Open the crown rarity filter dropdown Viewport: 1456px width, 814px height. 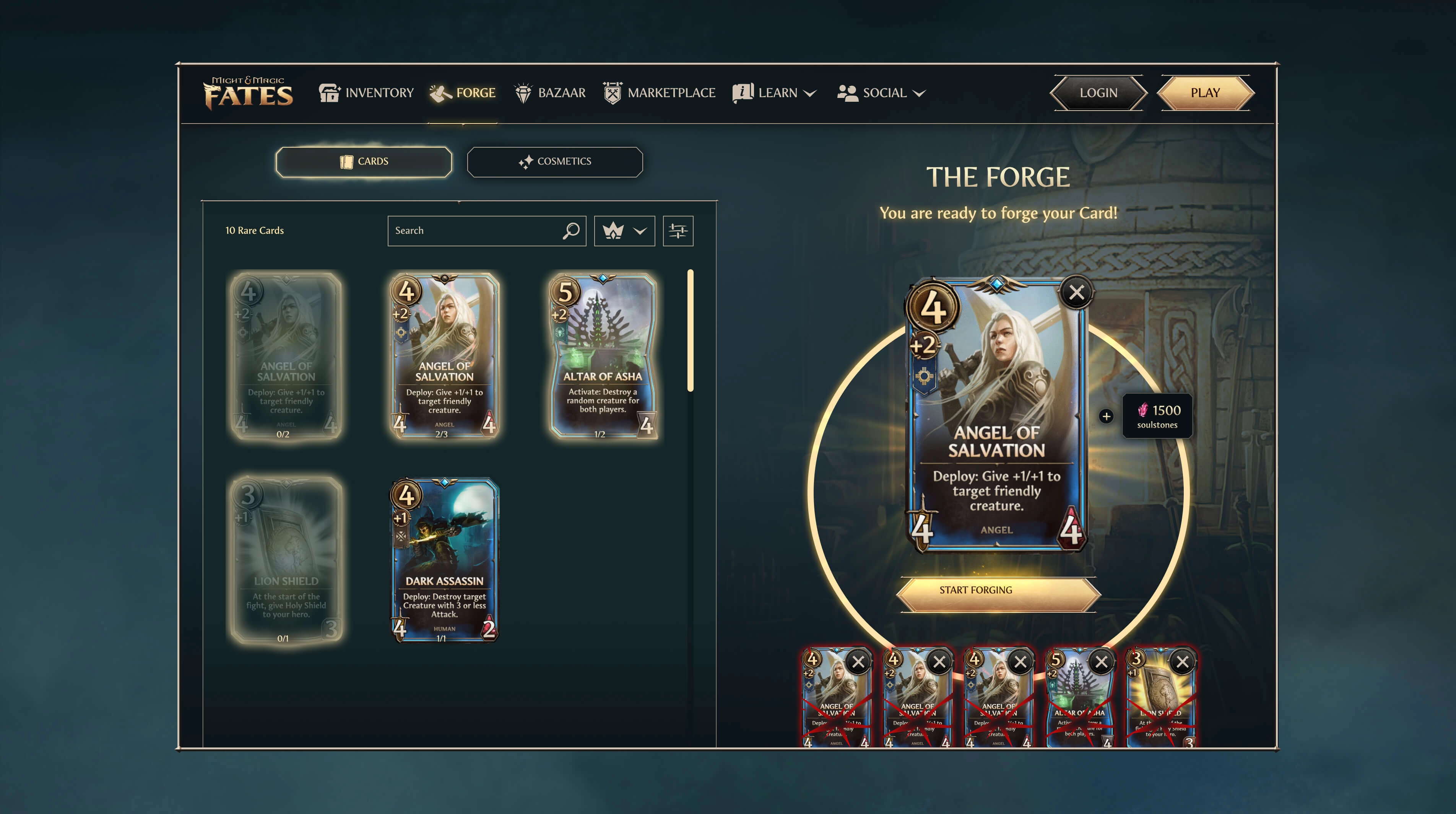click(624, 231)
